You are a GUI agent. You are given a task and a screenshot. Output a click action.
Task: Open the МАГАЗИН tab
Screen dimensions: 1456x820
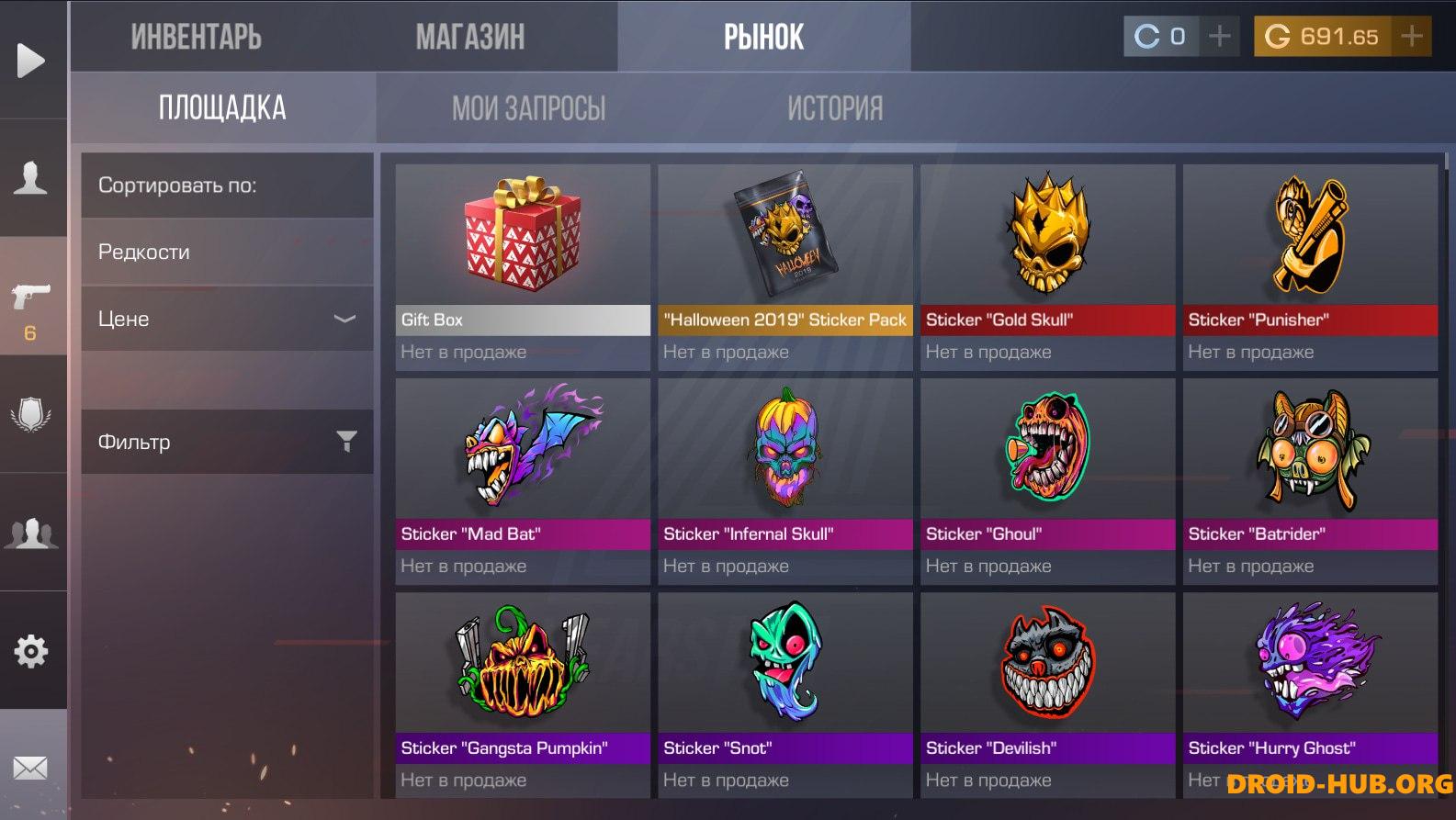click(x=469, y=37)
